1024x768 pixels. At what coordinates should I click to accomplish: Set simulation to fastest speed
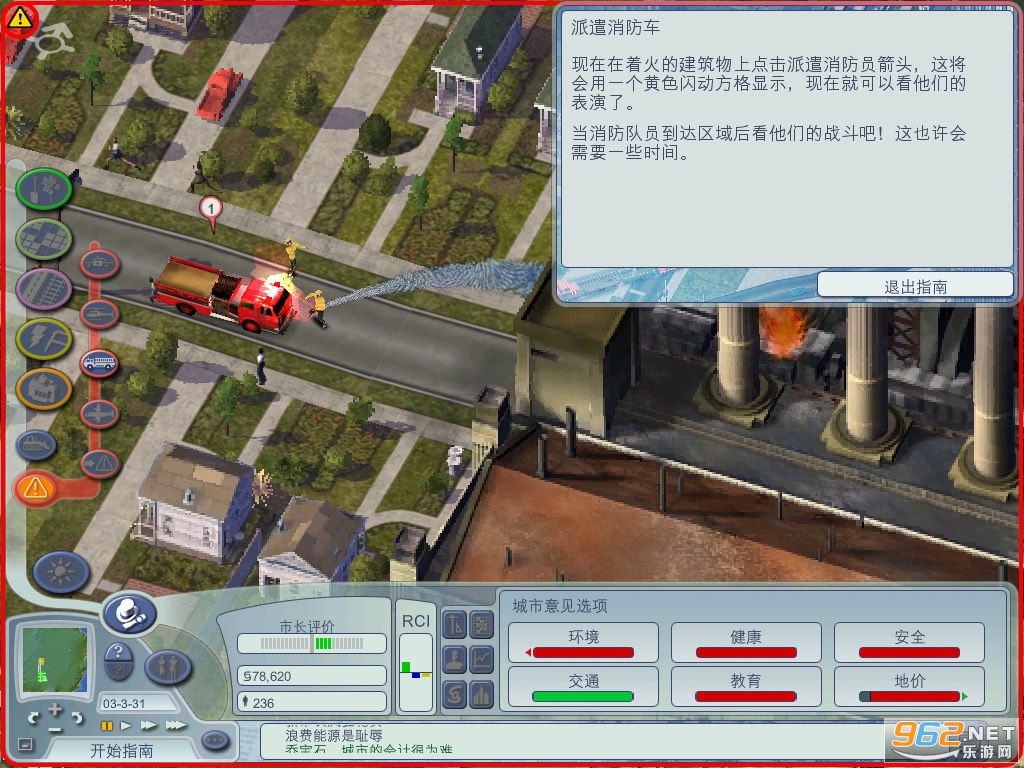(x=175, y=725)
